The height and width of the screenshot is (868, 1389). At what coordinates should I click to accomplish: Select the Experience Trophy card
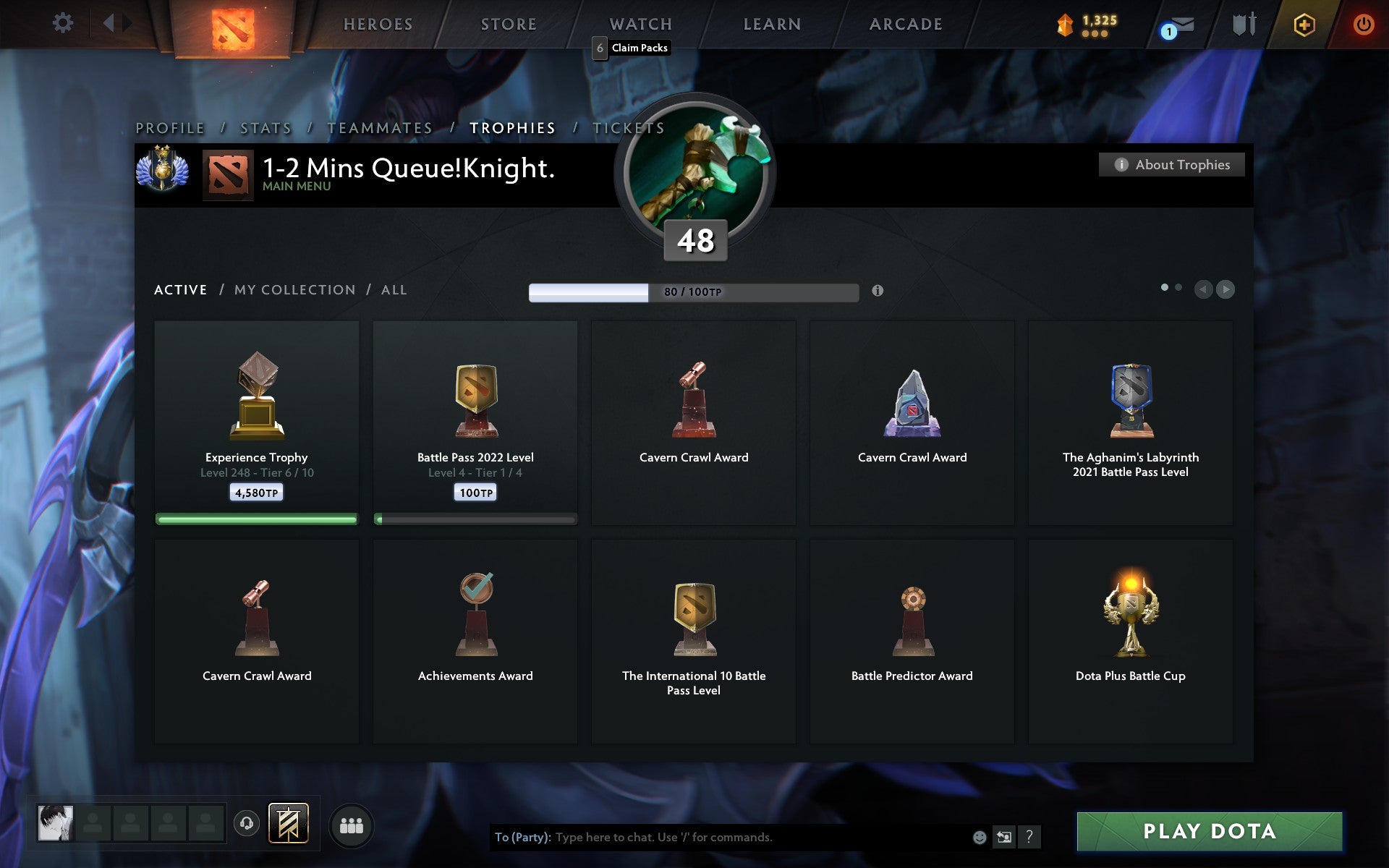tap(256, 423)
